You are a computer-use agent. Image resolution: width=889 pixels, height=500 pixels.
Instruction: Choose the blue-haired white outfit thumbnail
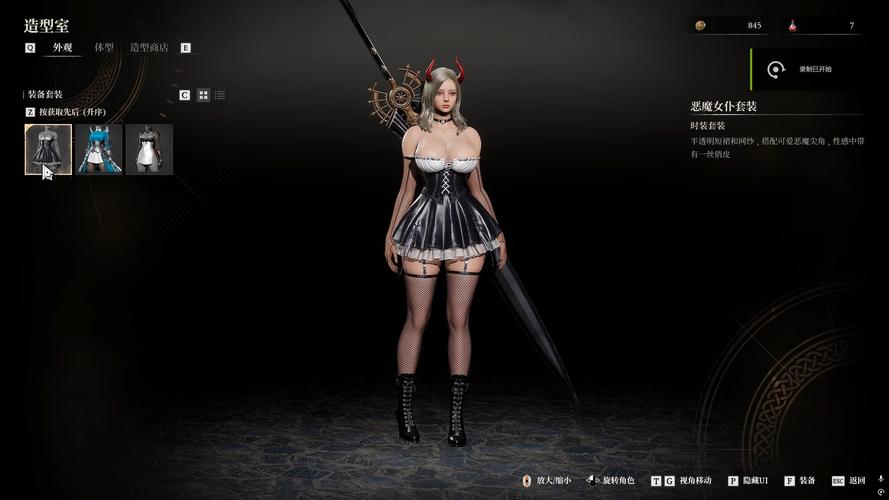pos(99,149)
